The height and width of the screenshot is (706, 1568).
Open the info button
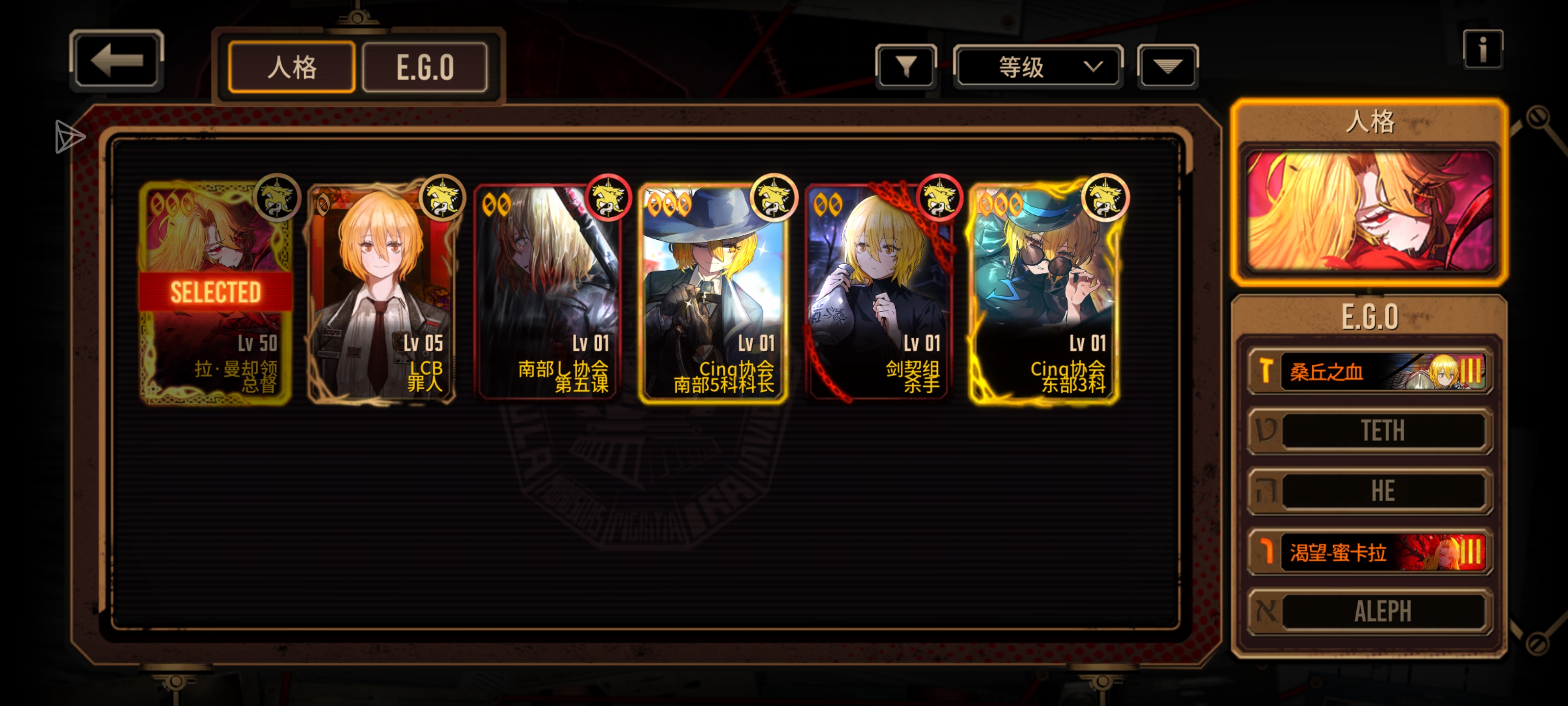(x=1482, y=50)
